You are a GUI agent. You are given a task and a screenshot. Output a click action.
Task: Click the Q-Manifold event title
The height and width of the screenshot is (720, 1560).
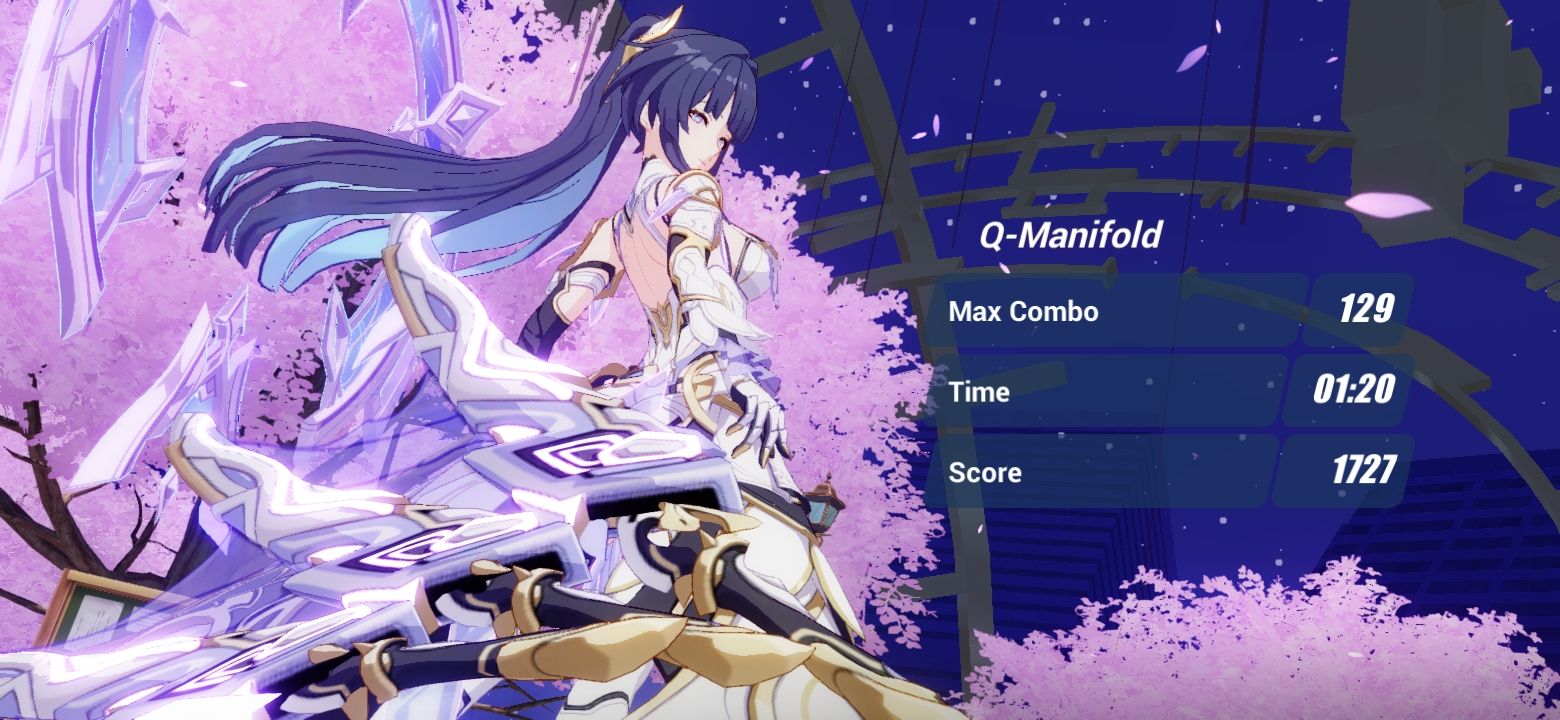tap(1068, 237)
